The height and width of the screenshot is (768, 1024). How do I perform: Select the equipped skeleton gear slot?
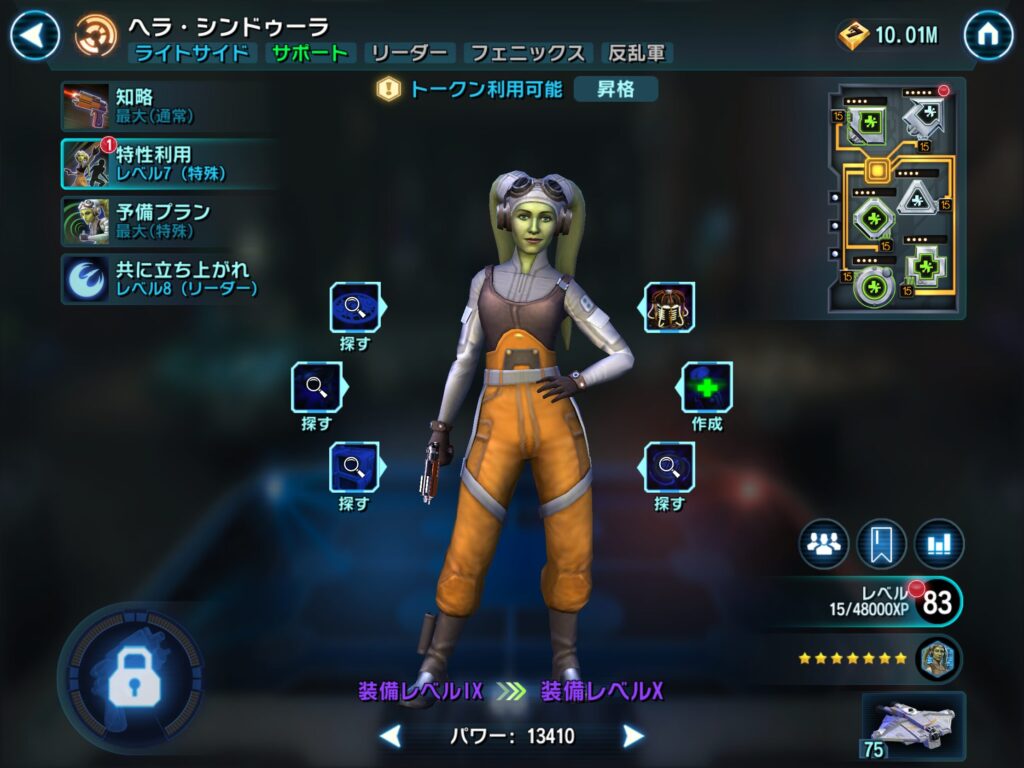669,307
